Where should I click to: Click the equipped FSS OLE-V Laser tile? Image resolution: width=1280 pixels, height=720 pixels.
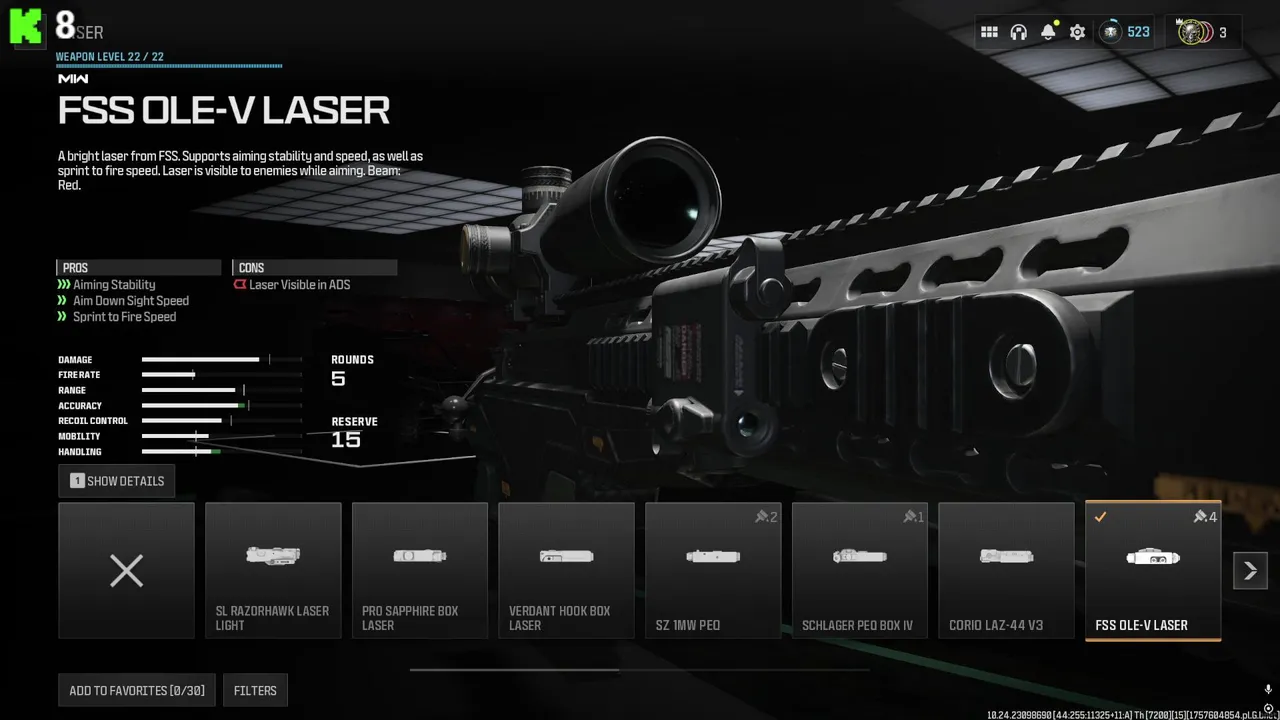(1153, 570)
